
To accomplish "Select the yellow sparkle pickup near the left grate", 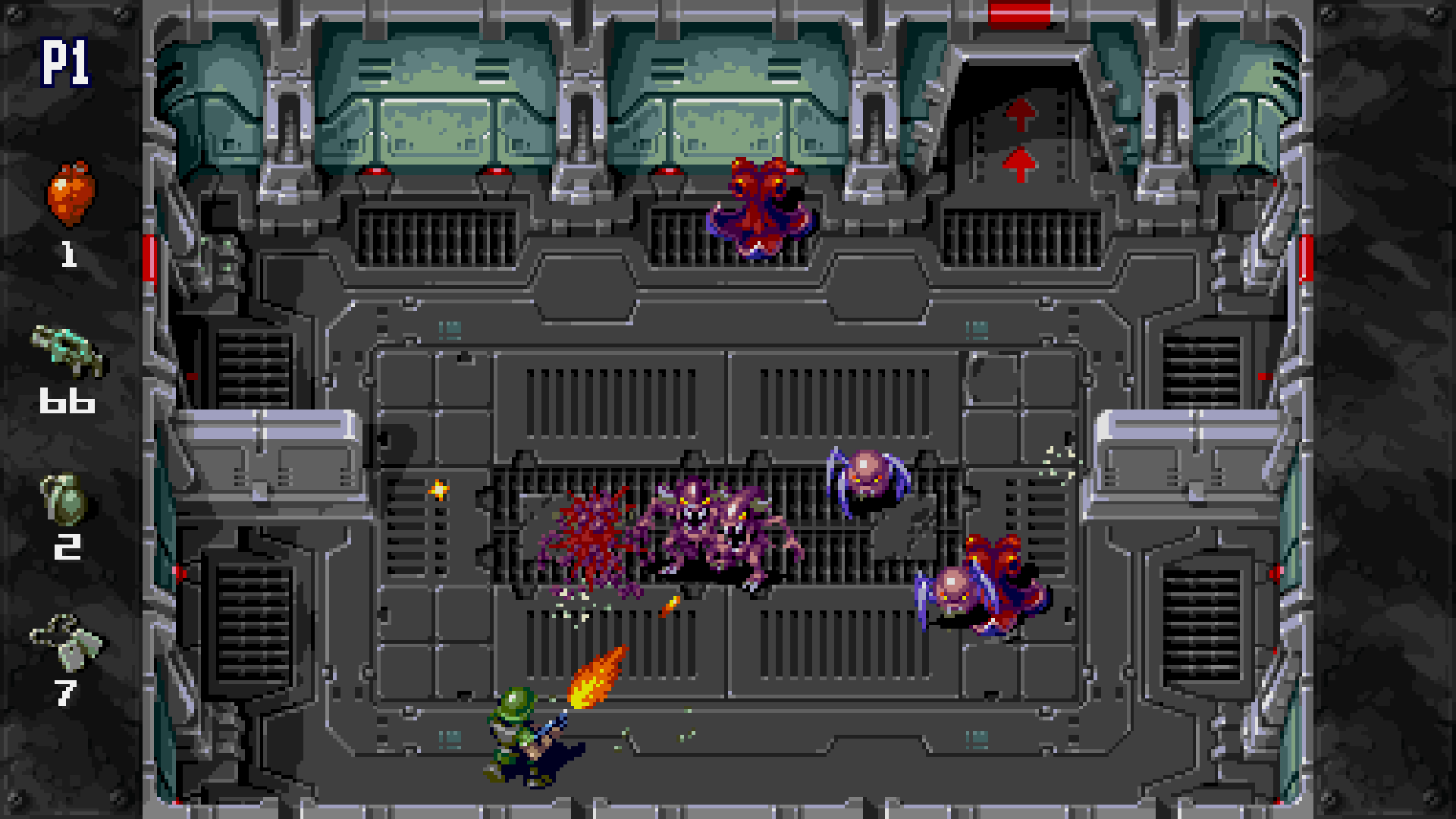I will [x=438, y=491].
